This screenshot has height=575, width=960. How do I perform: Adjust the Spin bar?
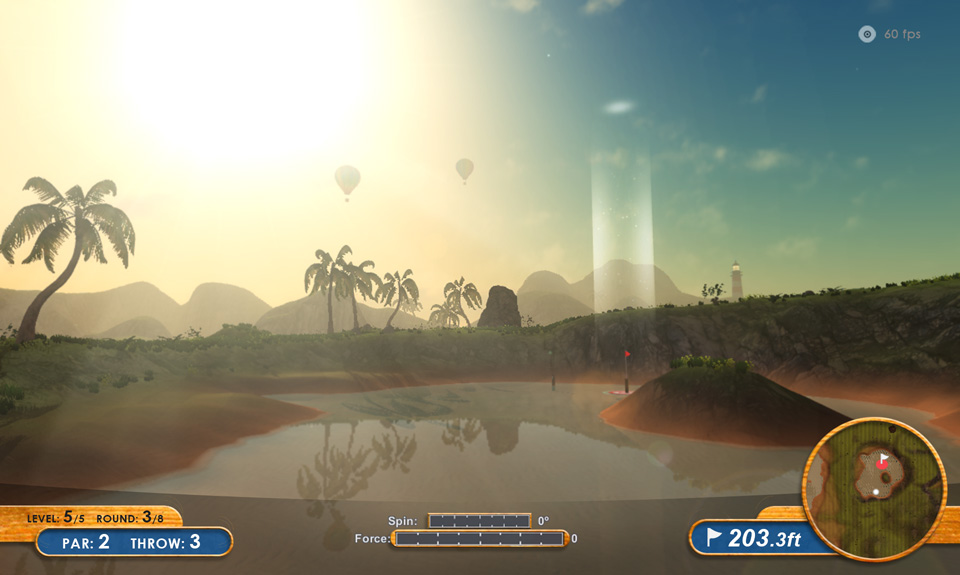tap(479, 520)
